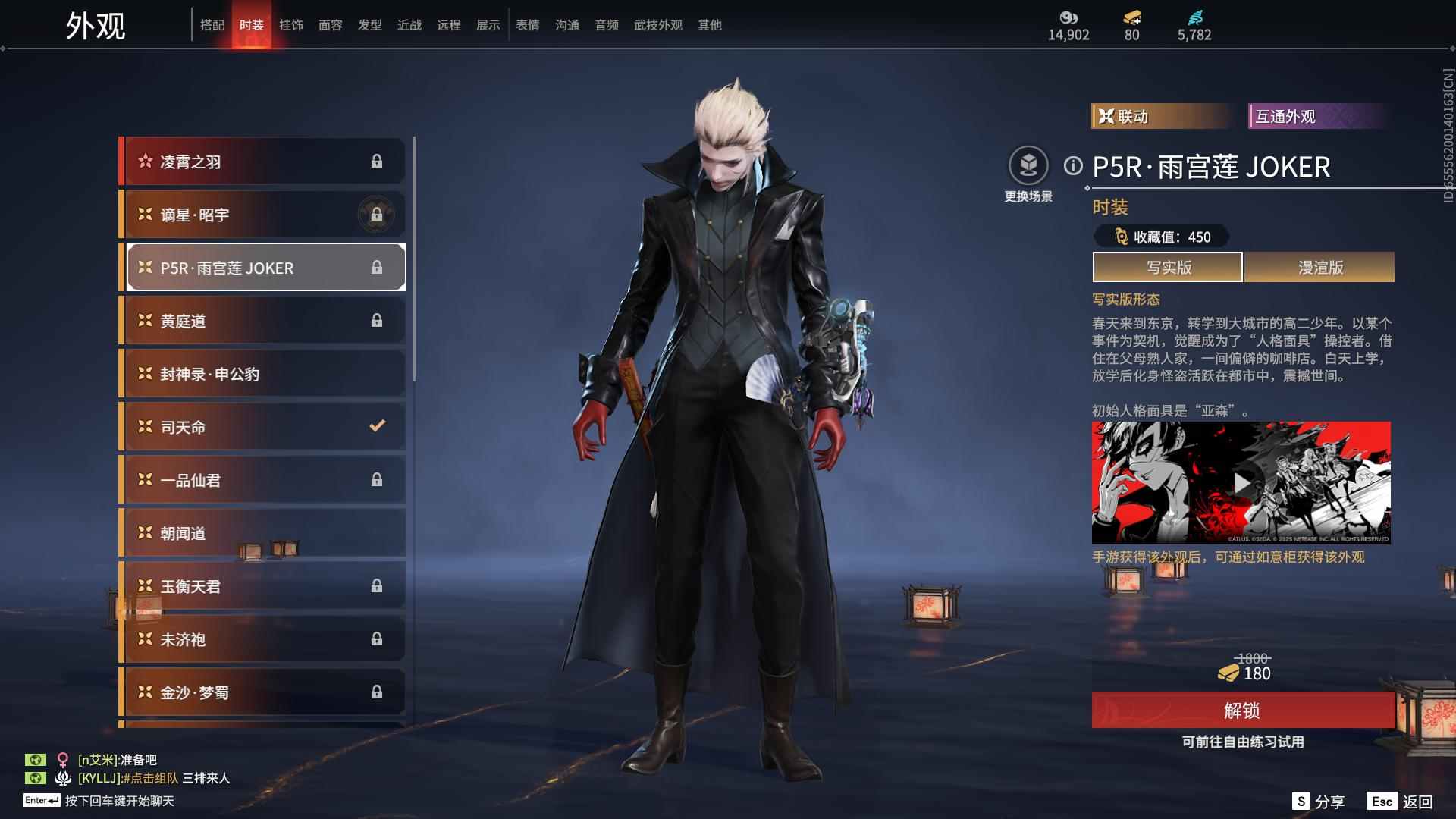Select the 发型 category tab
This screenshot has height=819, width=1456.
[x=370, y=25]
